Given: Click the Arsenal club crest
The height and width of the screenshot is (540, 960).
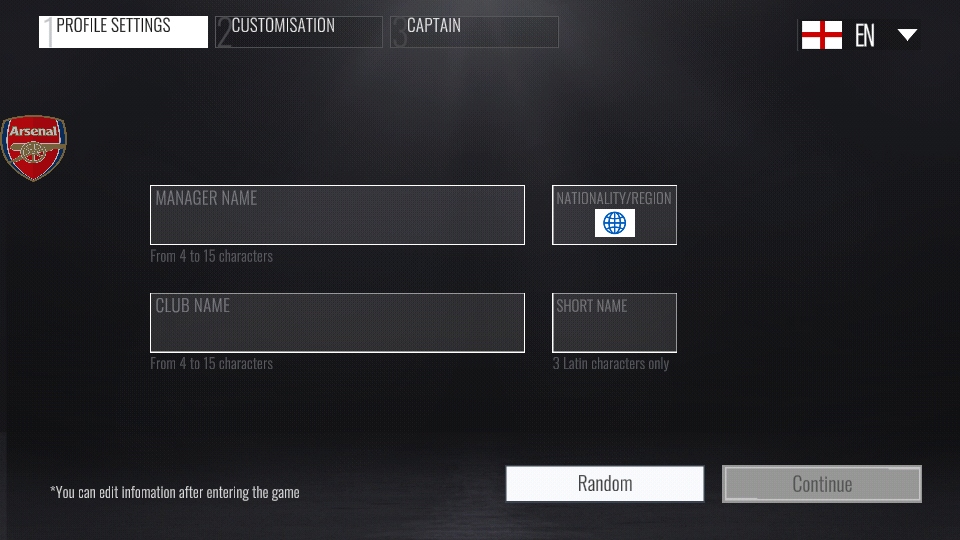Looking at the screenshot, I should [34, 148].
